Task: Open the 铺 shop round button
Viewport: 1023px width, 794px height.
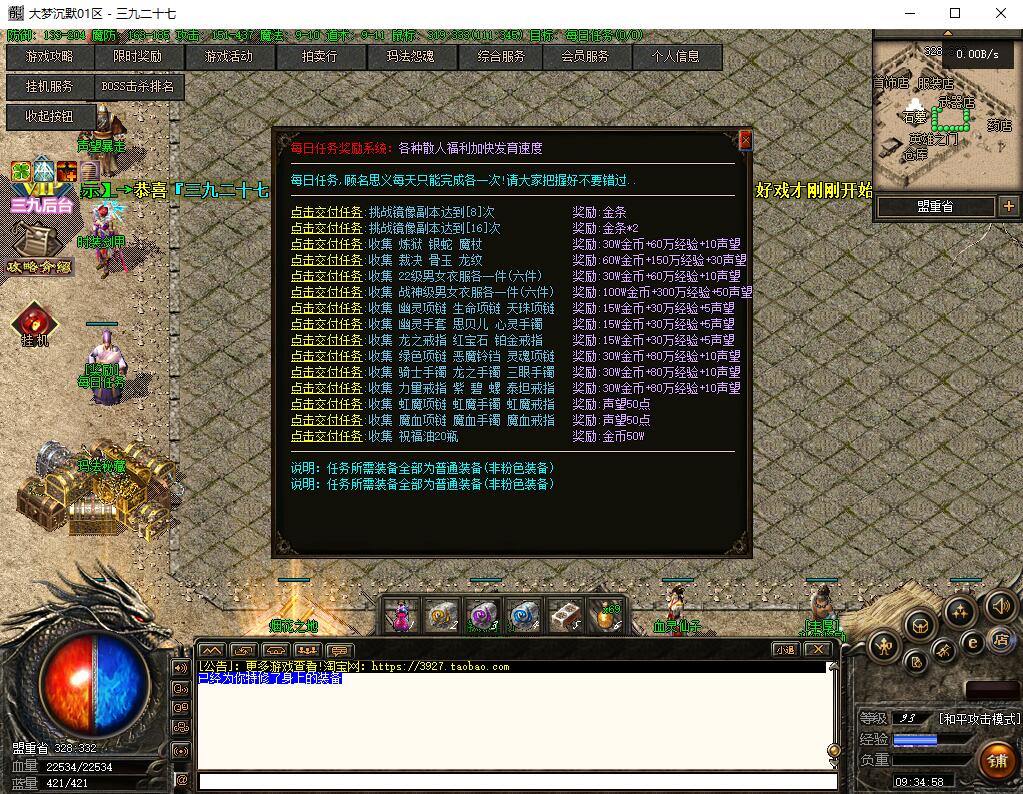Action: 995,759
